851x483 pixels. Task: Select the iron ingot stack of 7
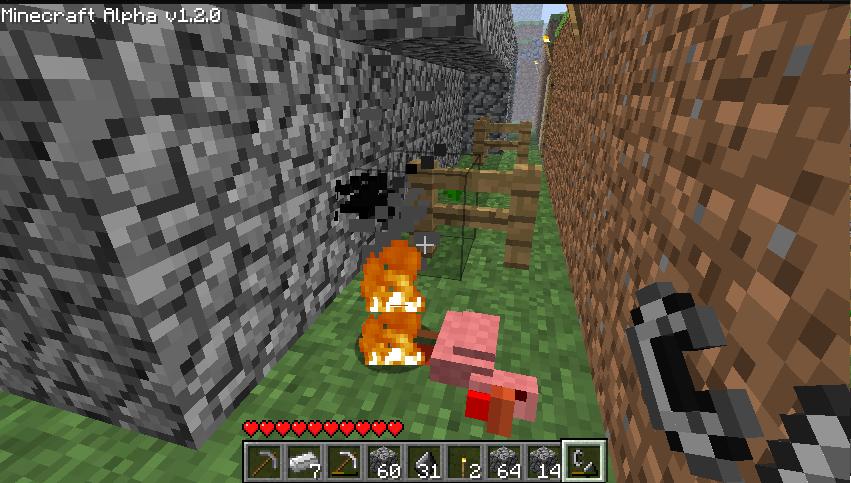[x=304, y=461]
